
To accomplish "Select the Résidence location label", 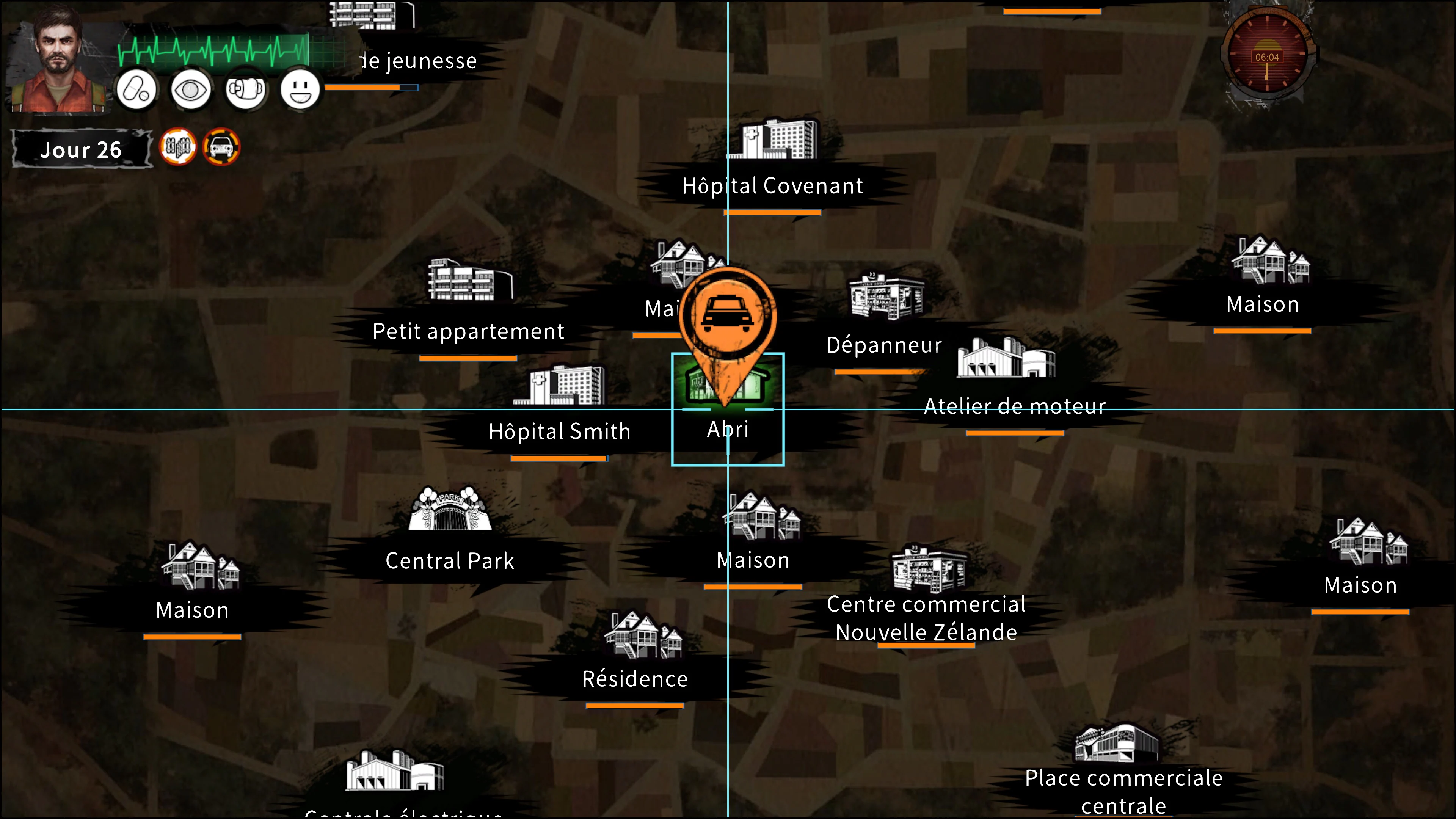I will 635,679.
